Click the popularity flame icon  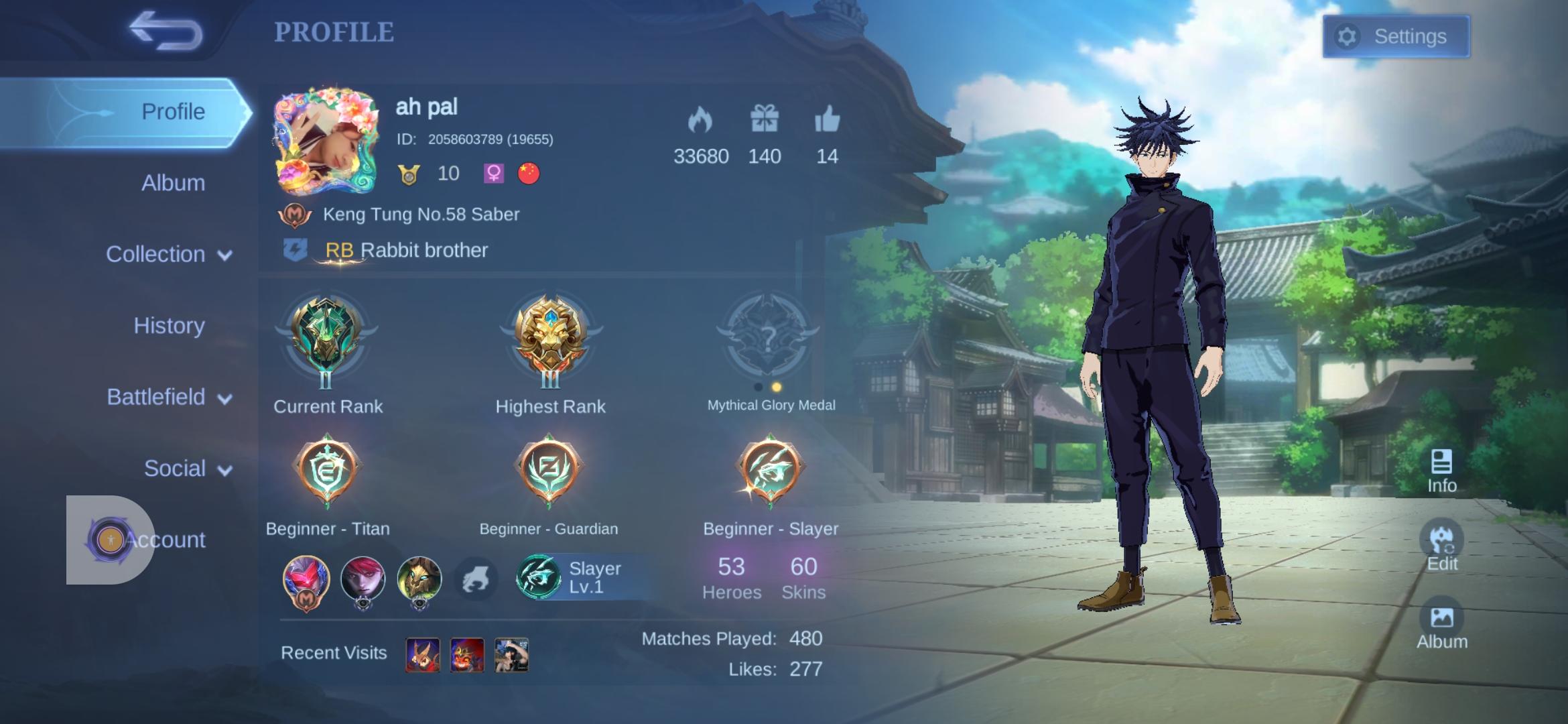(x=701, y=119)
